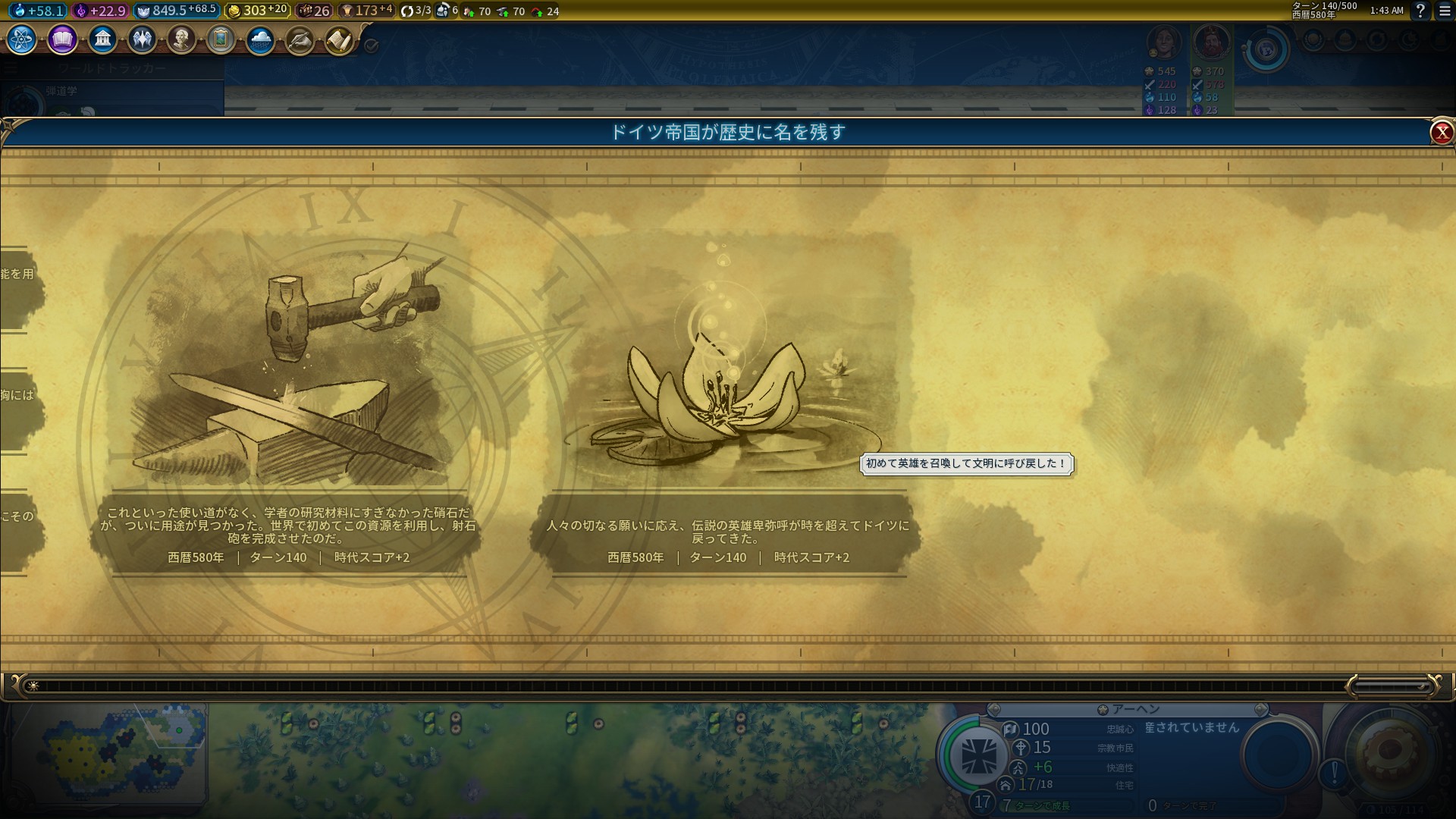The image size is (1456, 819).
Task: Open the technology tree
Action: click(x=20, y=39)
